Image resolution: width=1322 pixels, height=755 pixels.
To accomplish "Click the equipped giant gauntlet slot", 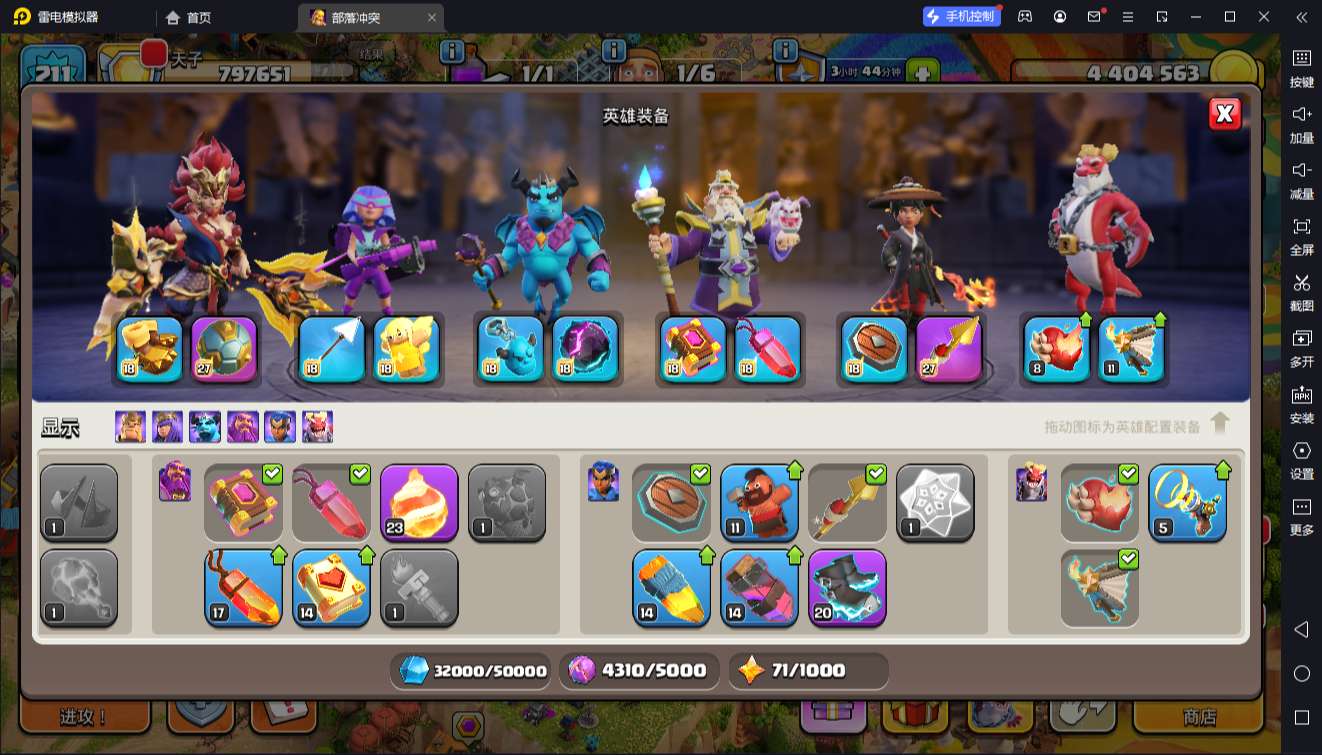I will click(x=150, y=349).
